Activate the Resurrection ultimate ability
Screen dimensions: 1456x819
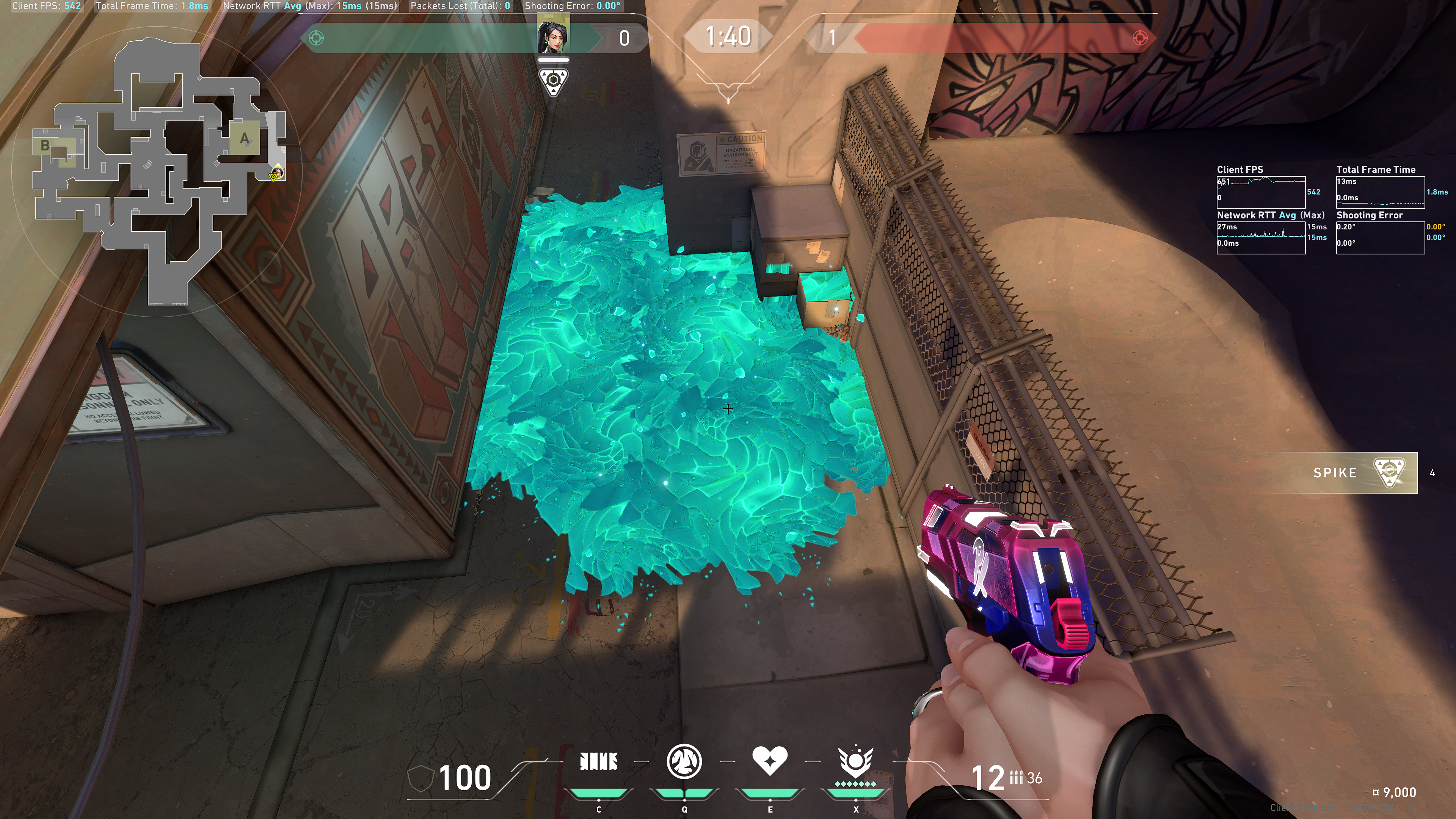tap(855, 762)
